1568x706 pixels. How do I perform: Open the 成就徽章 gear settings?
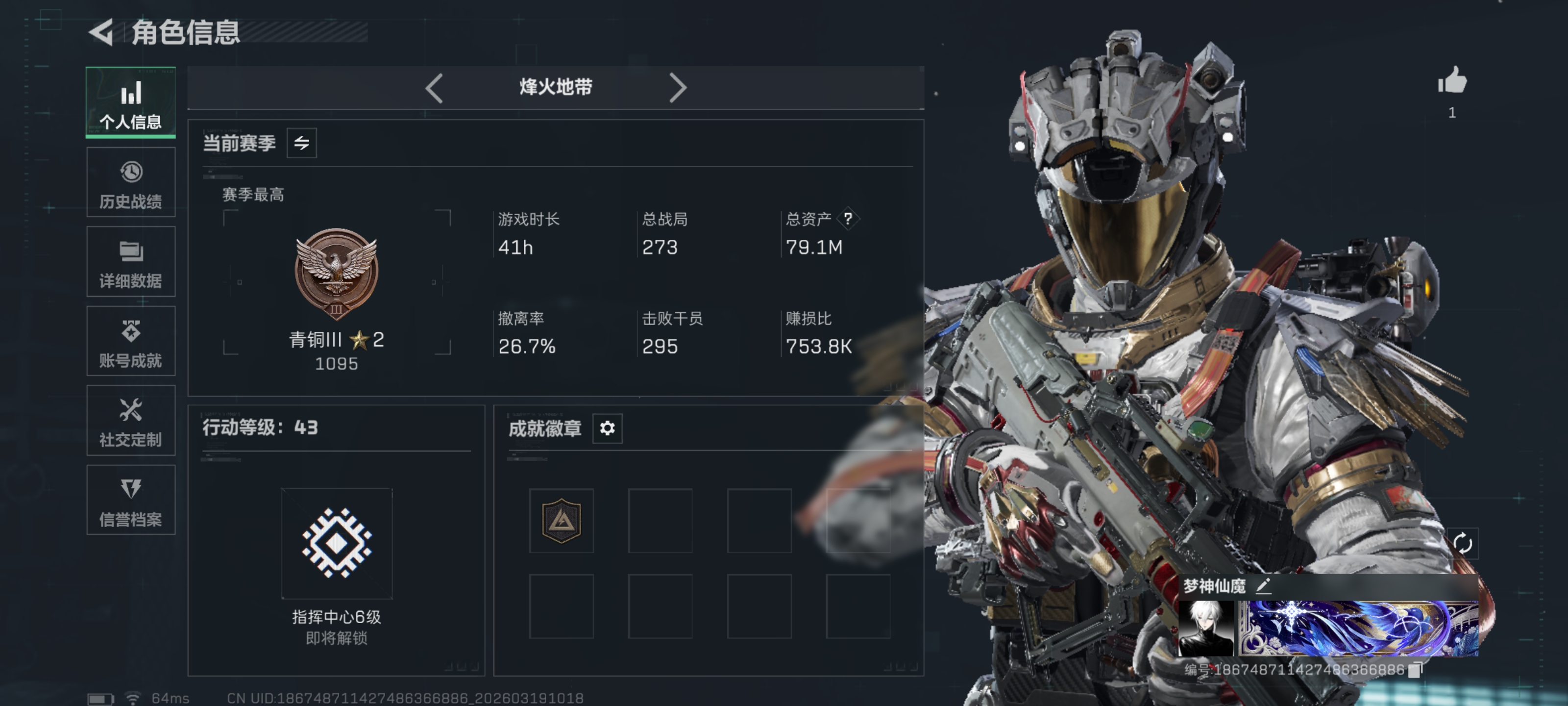[x=607, y=428]
